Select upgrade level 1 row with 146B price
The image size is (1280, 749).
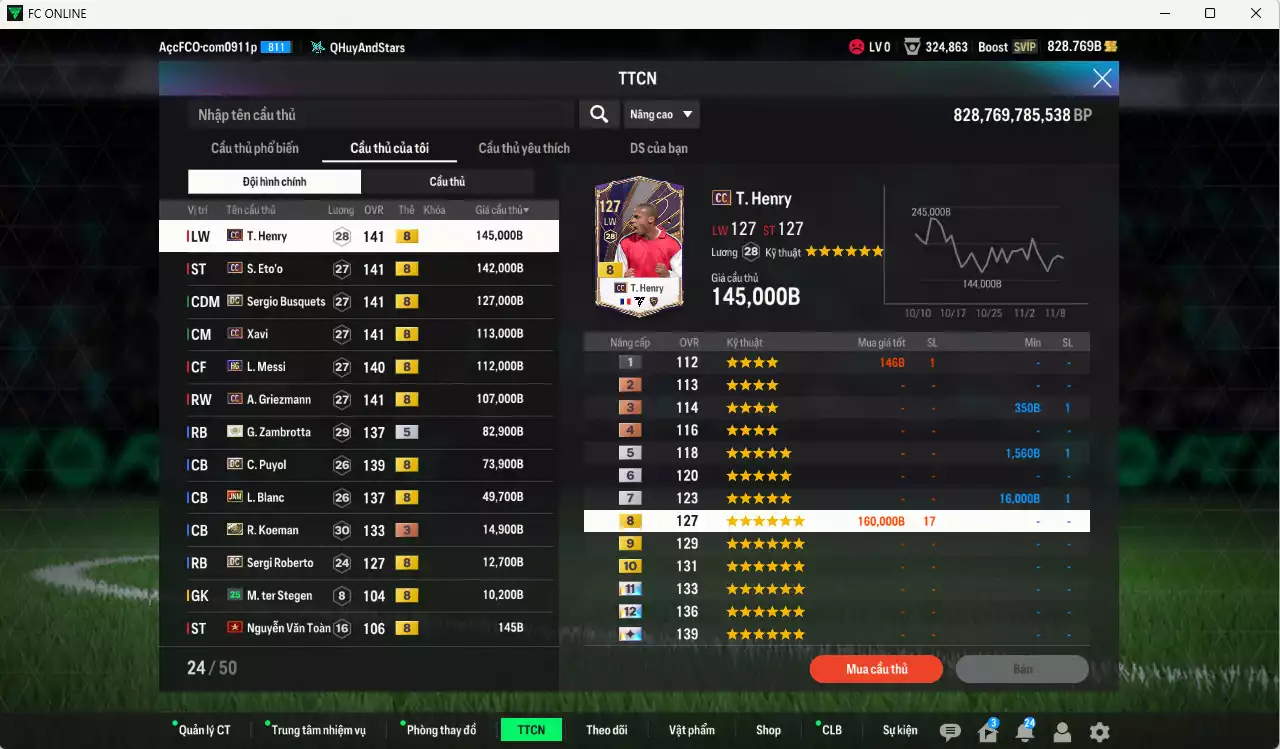coord(837,362)
